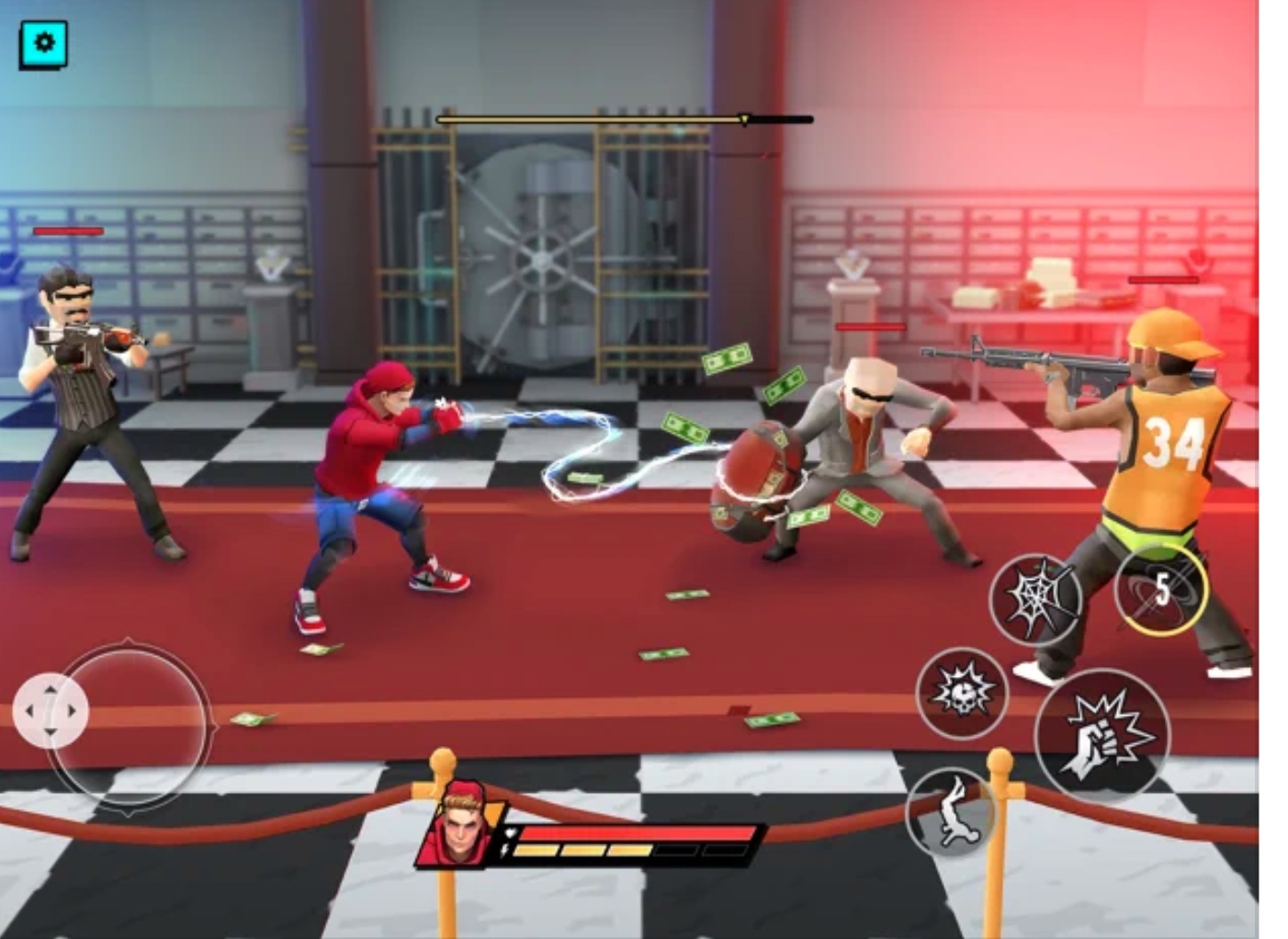Use the acrobatic flip dodge button
Image resolution: width=1288 pixels, height=939 pixels.
(x=952, y=811)
